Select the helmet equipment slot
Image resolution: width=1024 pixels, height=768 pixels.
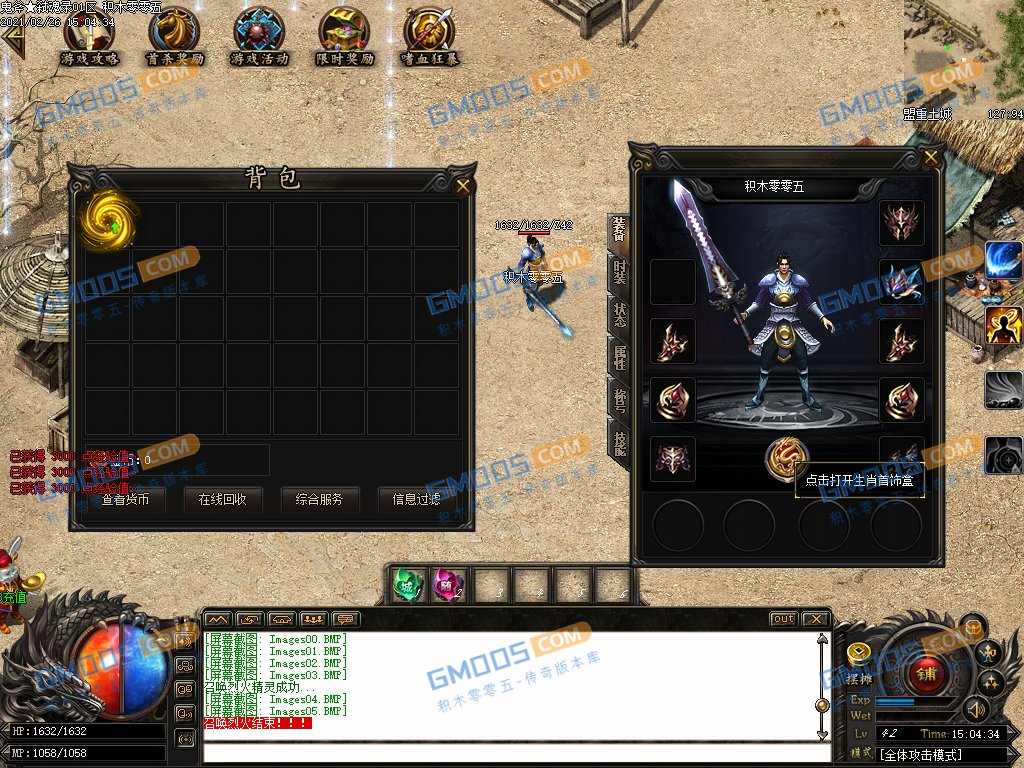tap(901, 223)
